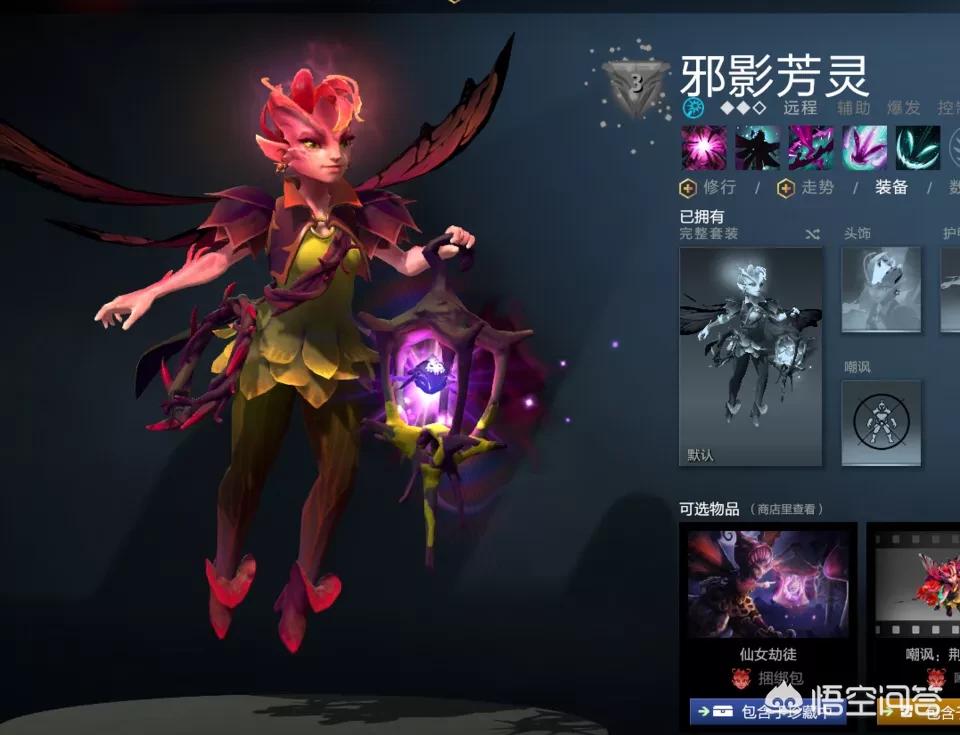Select the film-strip taunt item thumbnail
960x735 pixels.
916,585
